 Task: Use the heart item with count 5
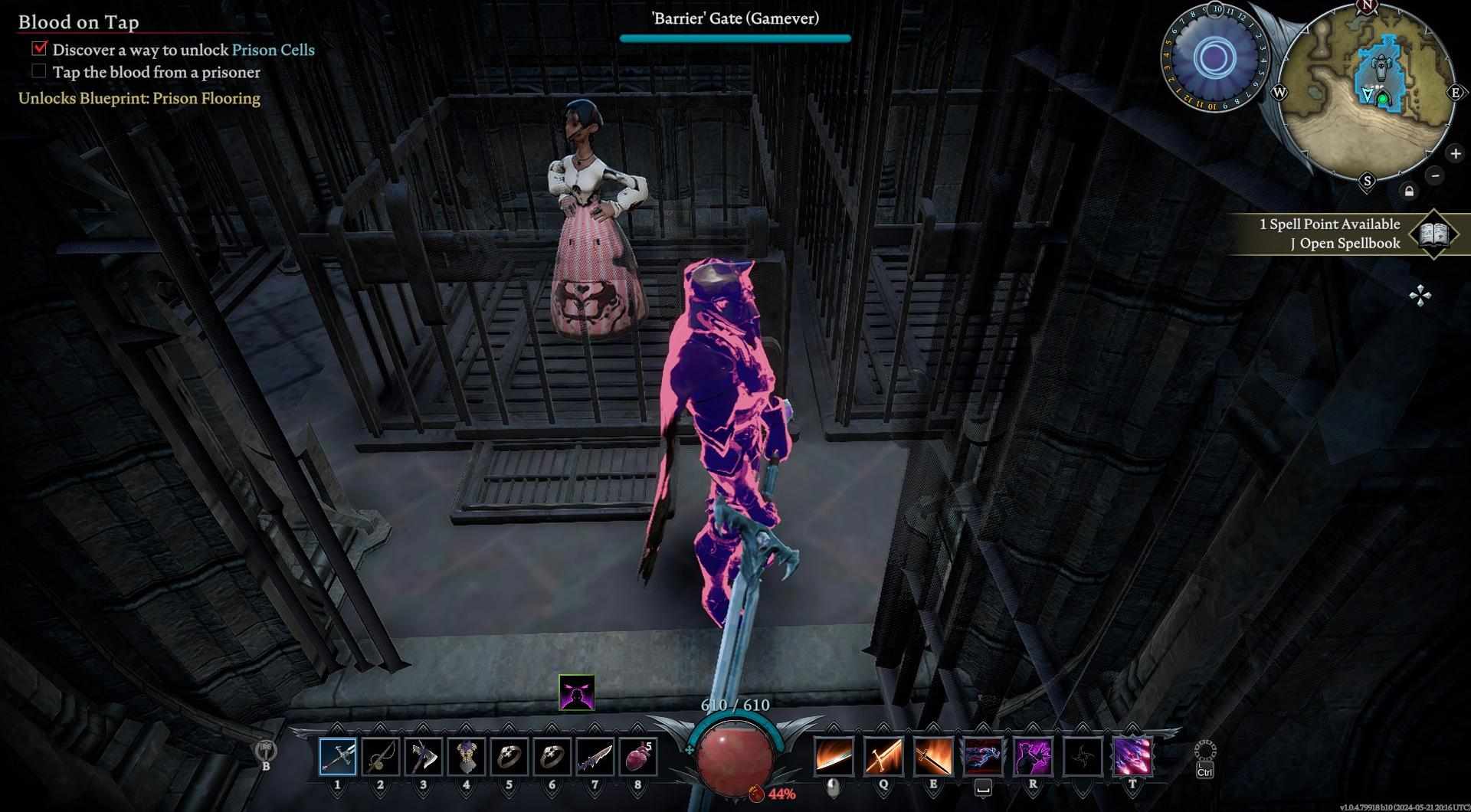(637, 756)
